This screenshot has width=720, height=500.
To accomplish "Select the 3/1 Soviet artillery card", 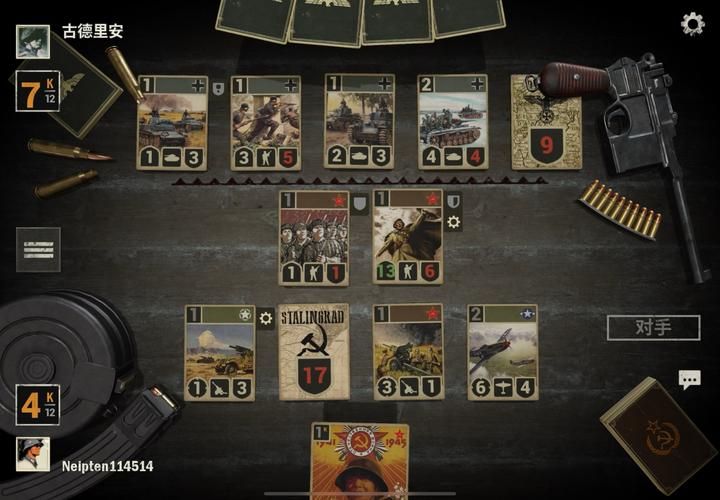I will pyautogui.click(x=408, y=351).
